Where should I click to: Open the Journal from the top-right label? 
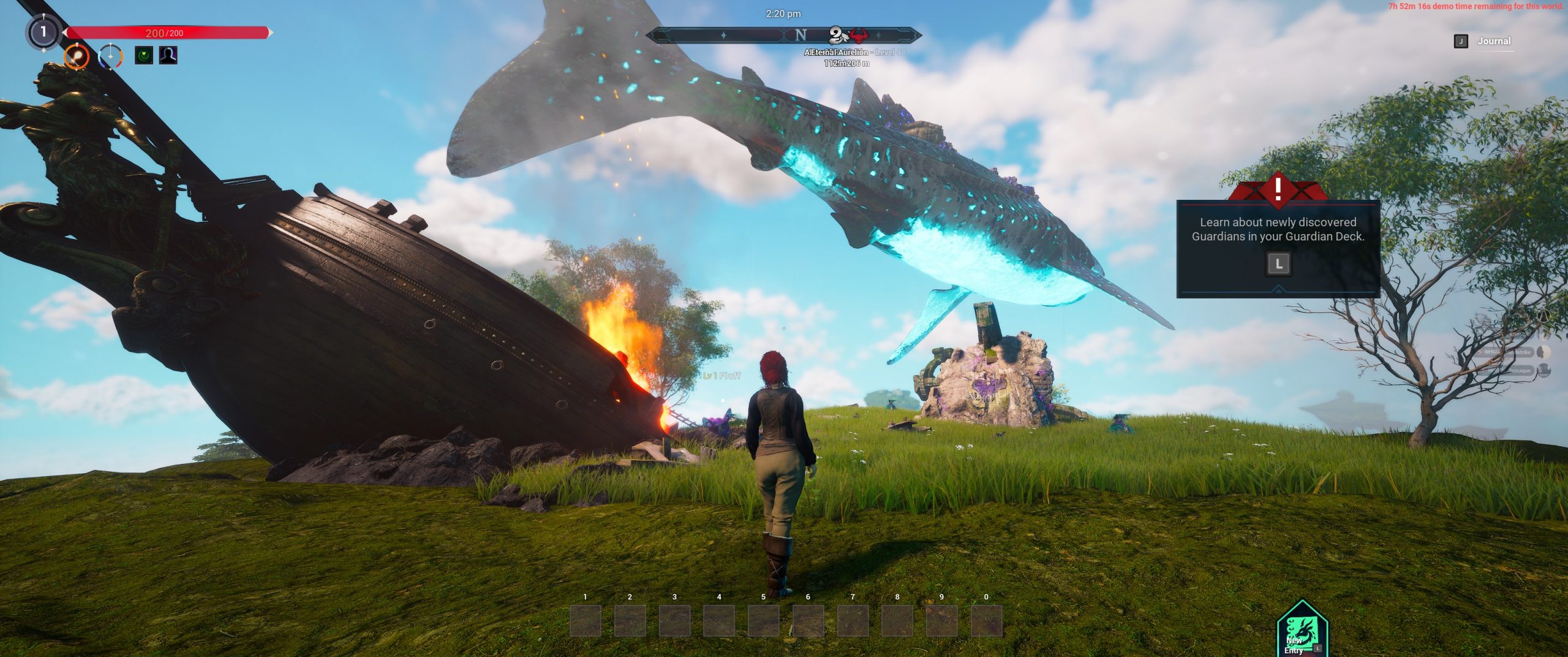tap(1493, 41)
